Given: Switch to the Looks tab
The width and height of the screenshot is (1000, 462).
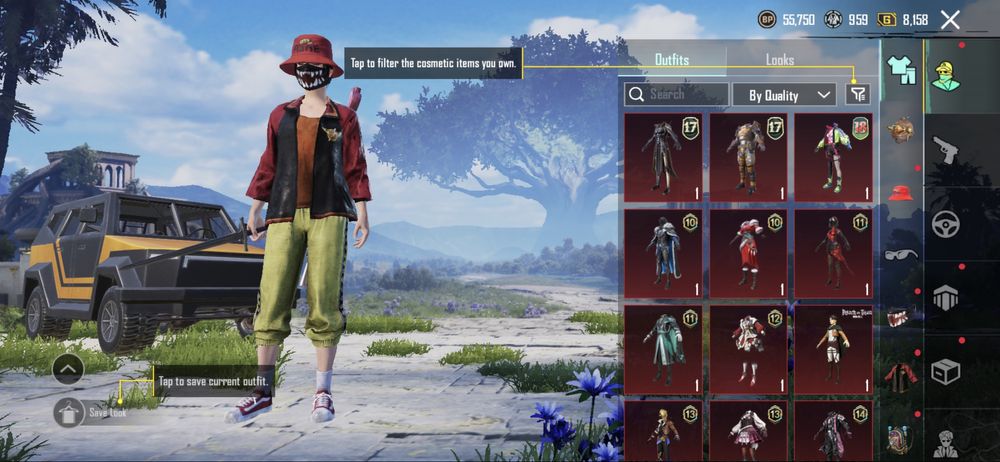Looking at the screenshot, I should (x=779, y=60).
